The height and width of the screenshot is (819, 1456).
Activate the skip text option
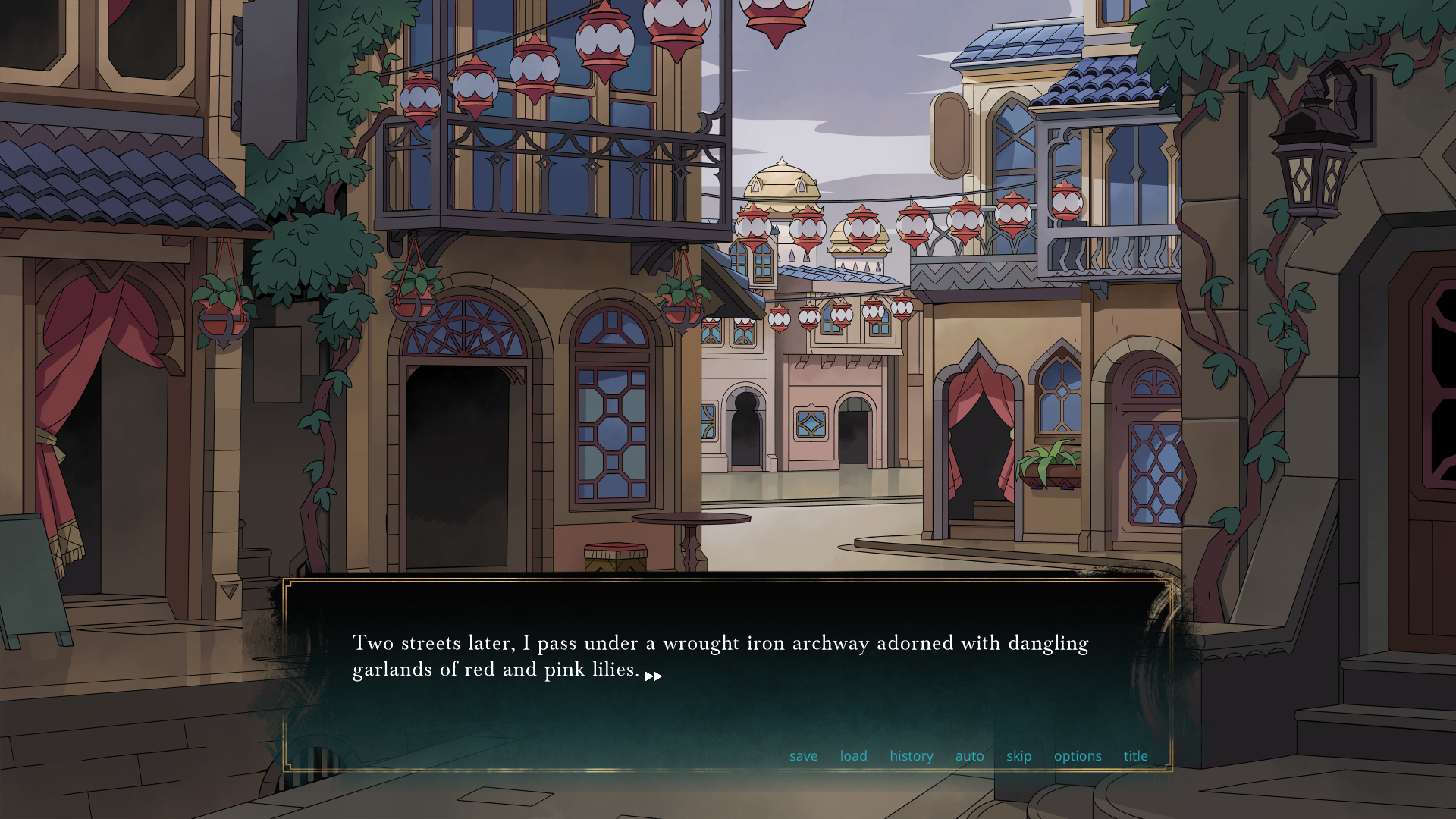(x=1018, y=756)
